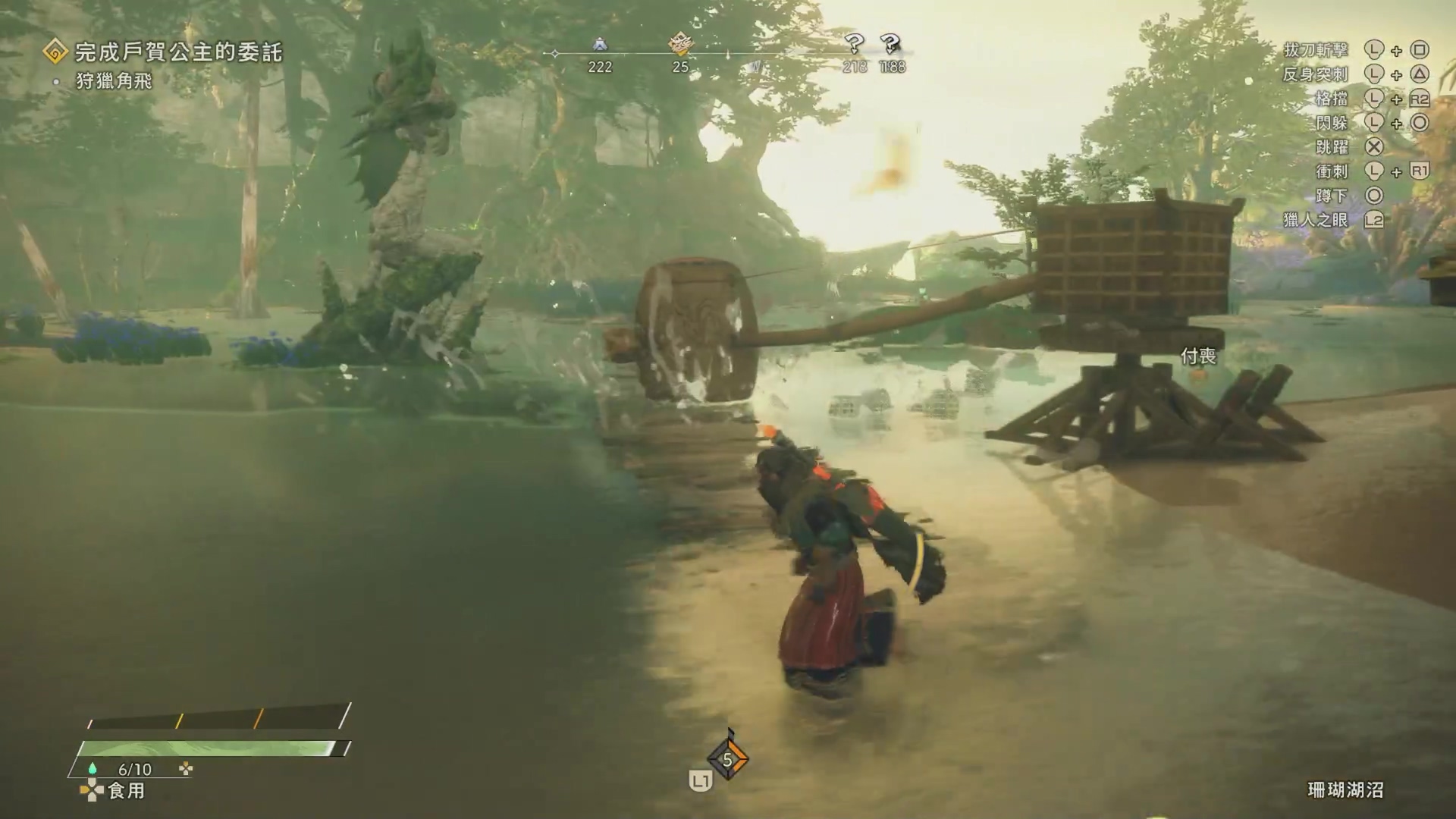
Task: Select the green healing water droplet icon
Action: [x=93, y=769]
